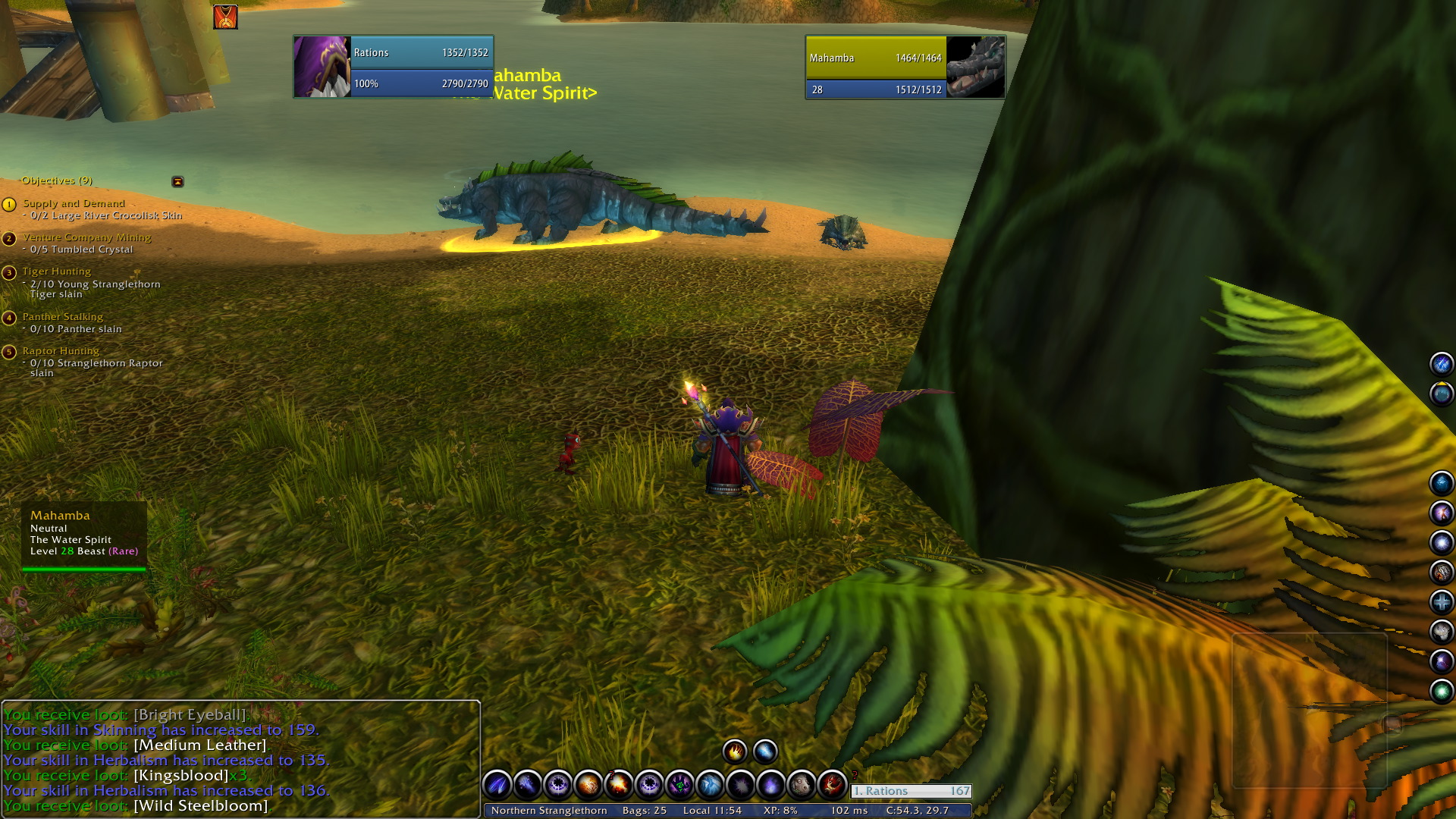Click the Bags: 25 info text
This screenshot has height=819, width=1456.
[x=645, y=810]
